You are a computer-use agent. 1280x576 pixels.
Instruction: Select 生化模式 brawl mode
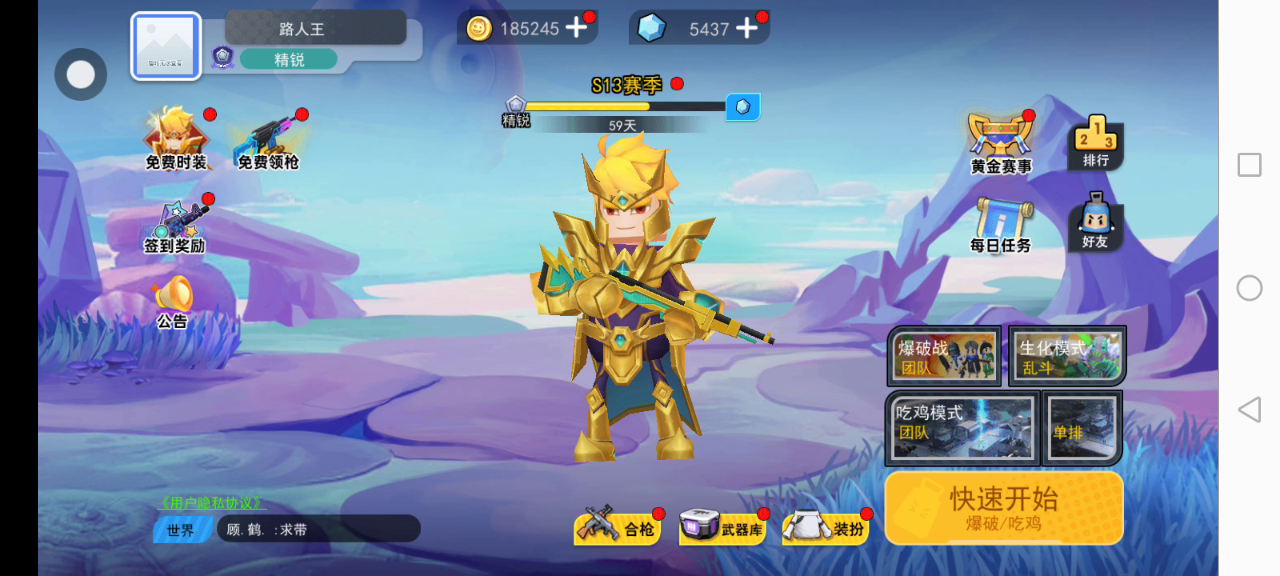1067,357
